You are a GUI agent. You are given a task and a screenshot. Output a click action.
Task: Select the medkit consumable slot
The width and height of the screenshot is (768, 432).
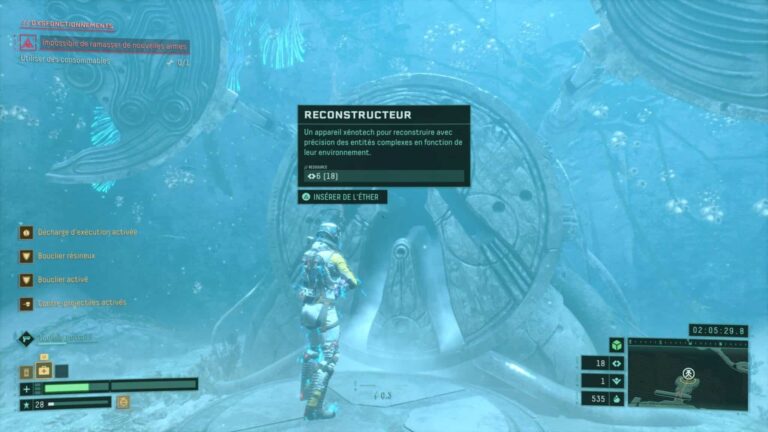[44, 370]
